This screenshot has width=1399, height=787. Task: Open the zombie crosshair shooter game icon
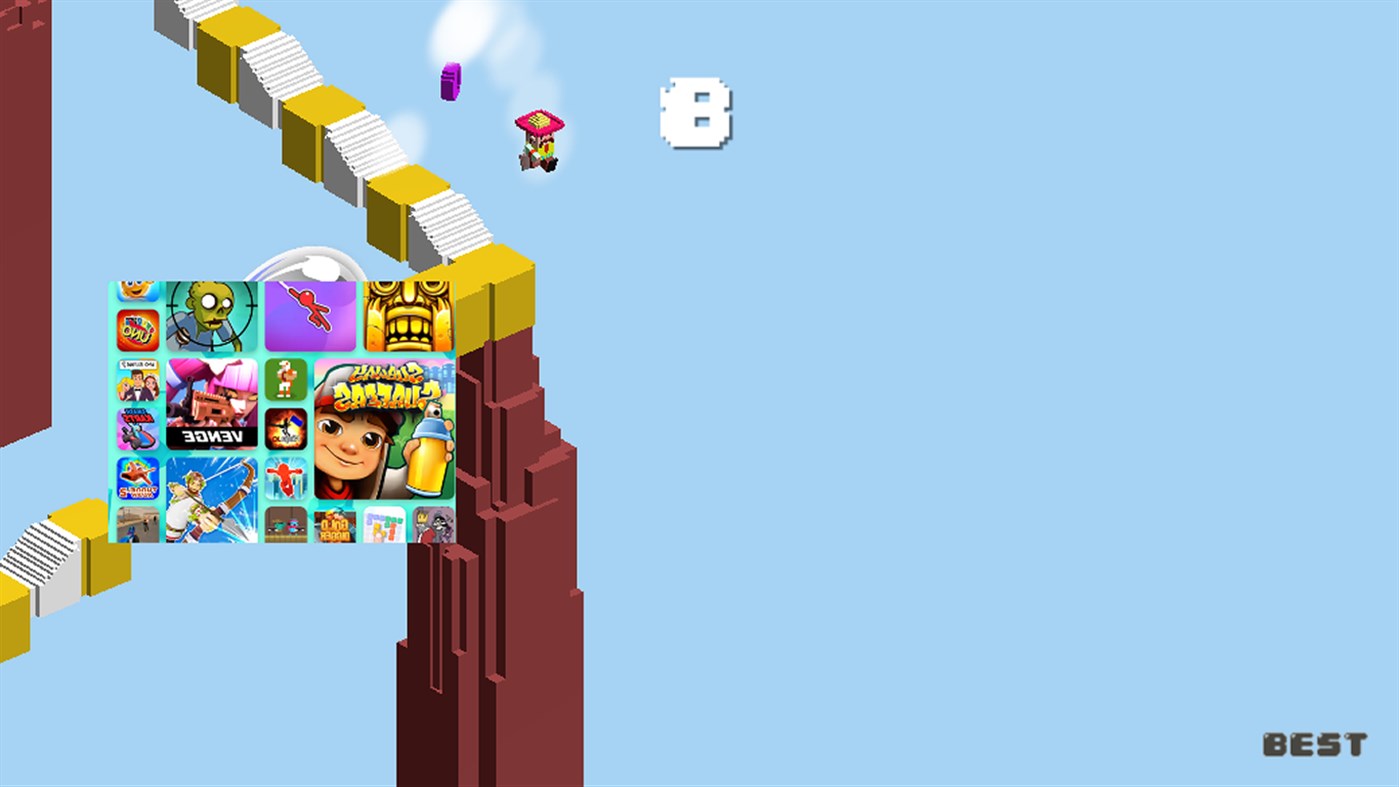tap(212, 316)
